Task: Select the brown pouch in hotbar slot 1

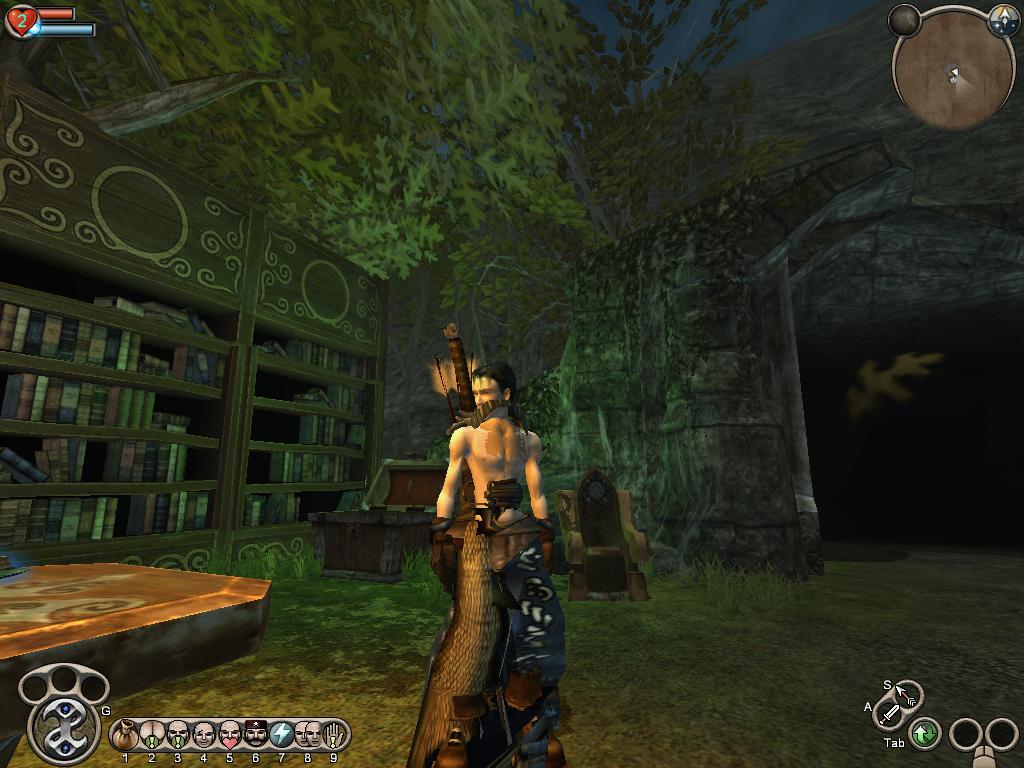Action: click(x=126, y=735)
